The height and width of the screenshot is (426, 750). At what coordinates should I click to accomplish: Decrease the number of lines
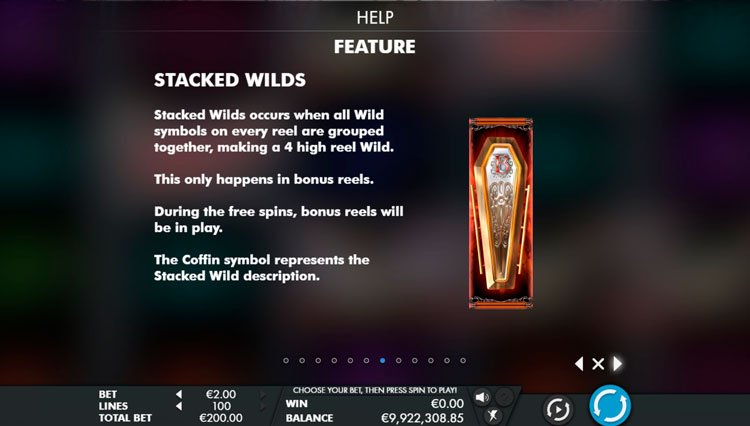click(178, 406)
